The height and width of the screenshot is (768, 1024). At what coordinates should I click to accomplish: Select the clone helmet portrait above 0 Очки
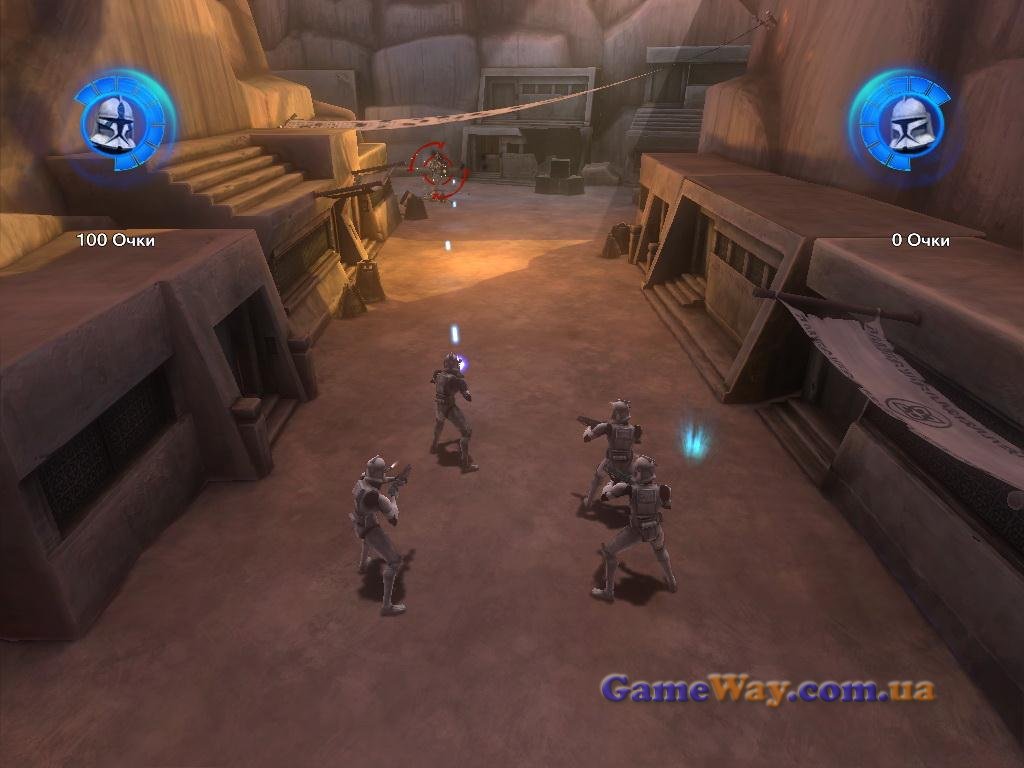pos(905,124)
